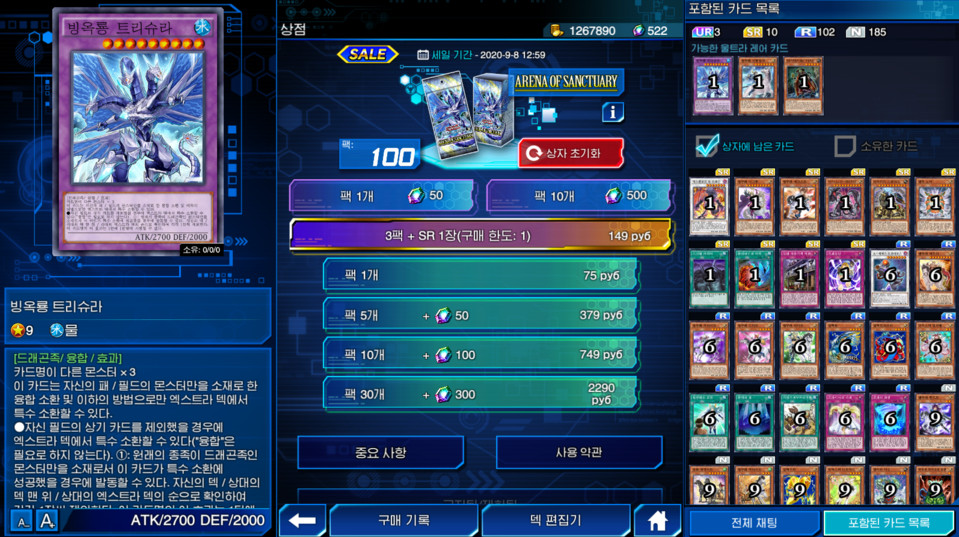
Task: Return to the home screen
Action: tap(657, 521)
